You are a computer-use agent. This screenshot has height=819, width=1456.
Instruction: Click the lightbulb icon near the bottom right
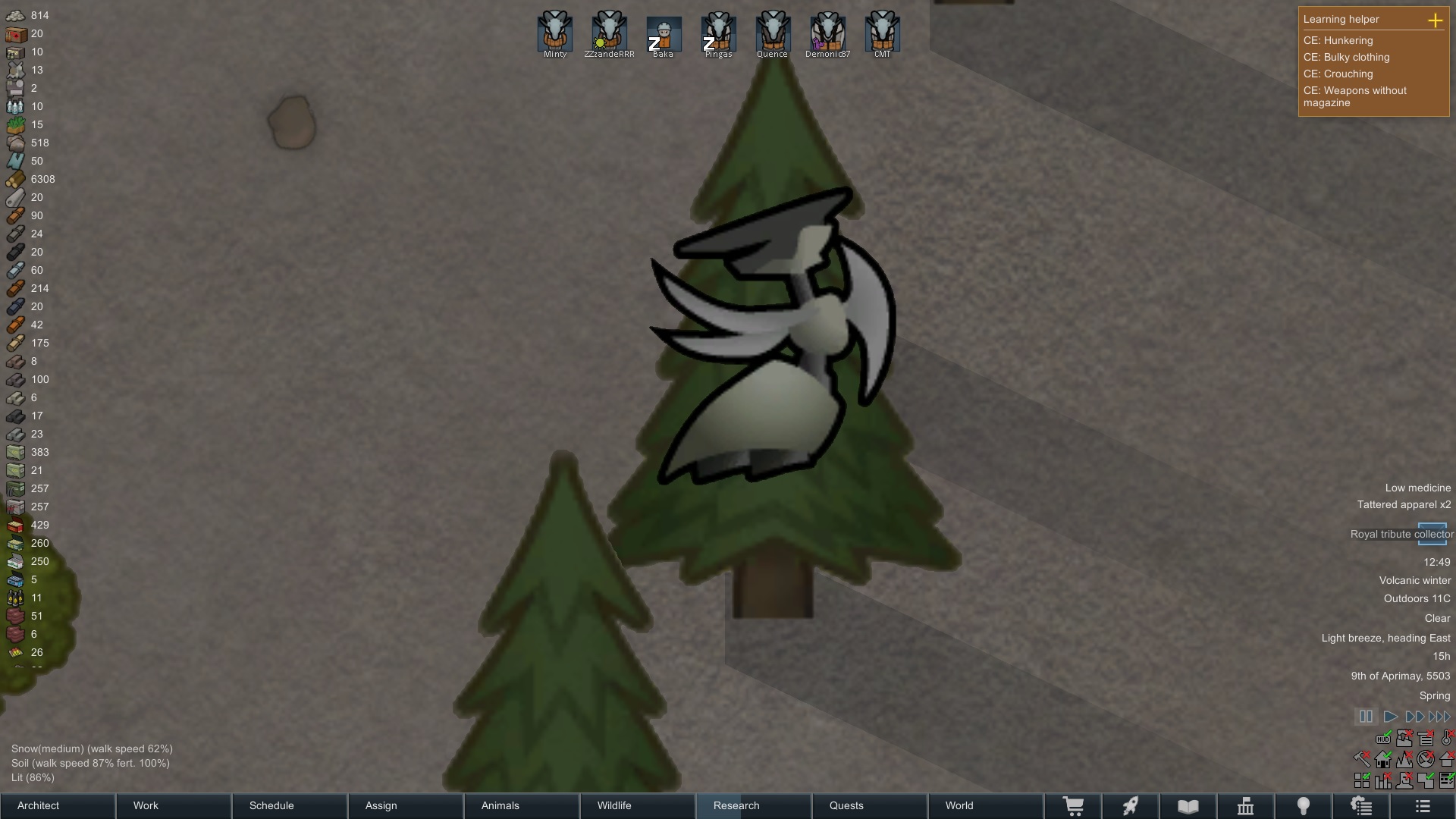coord(1304,806)
